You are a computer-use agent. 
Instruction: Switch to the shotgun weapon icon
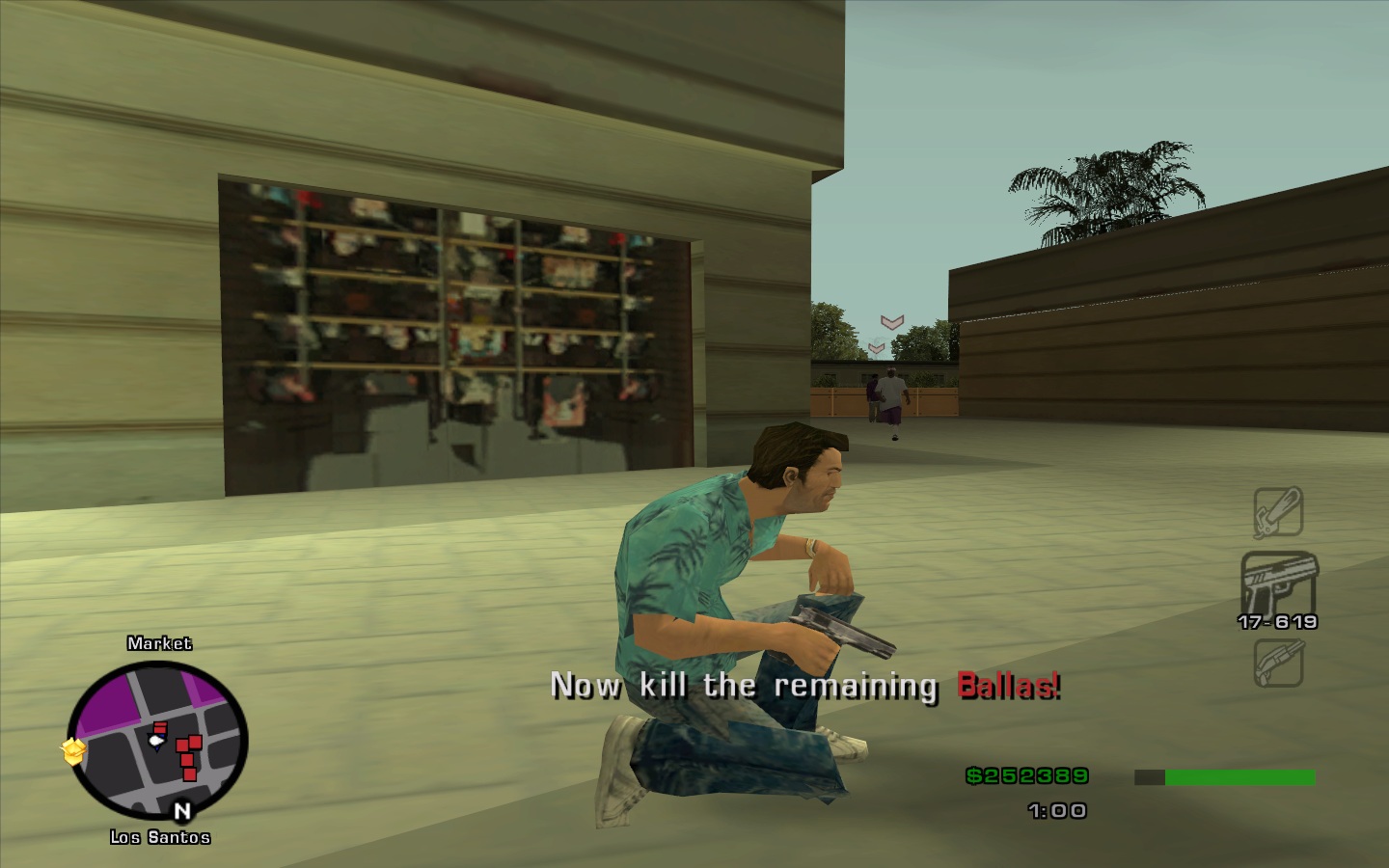[1278, 664]
